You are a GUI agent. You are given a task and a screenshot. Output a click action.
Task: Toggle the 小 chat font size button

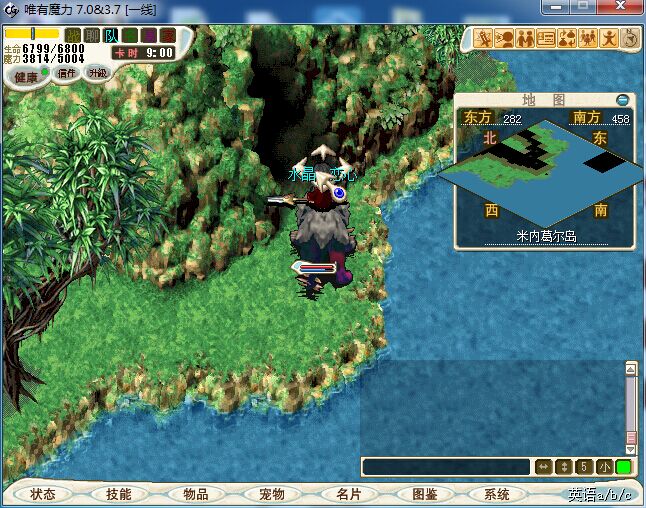(x=604, y=467)
